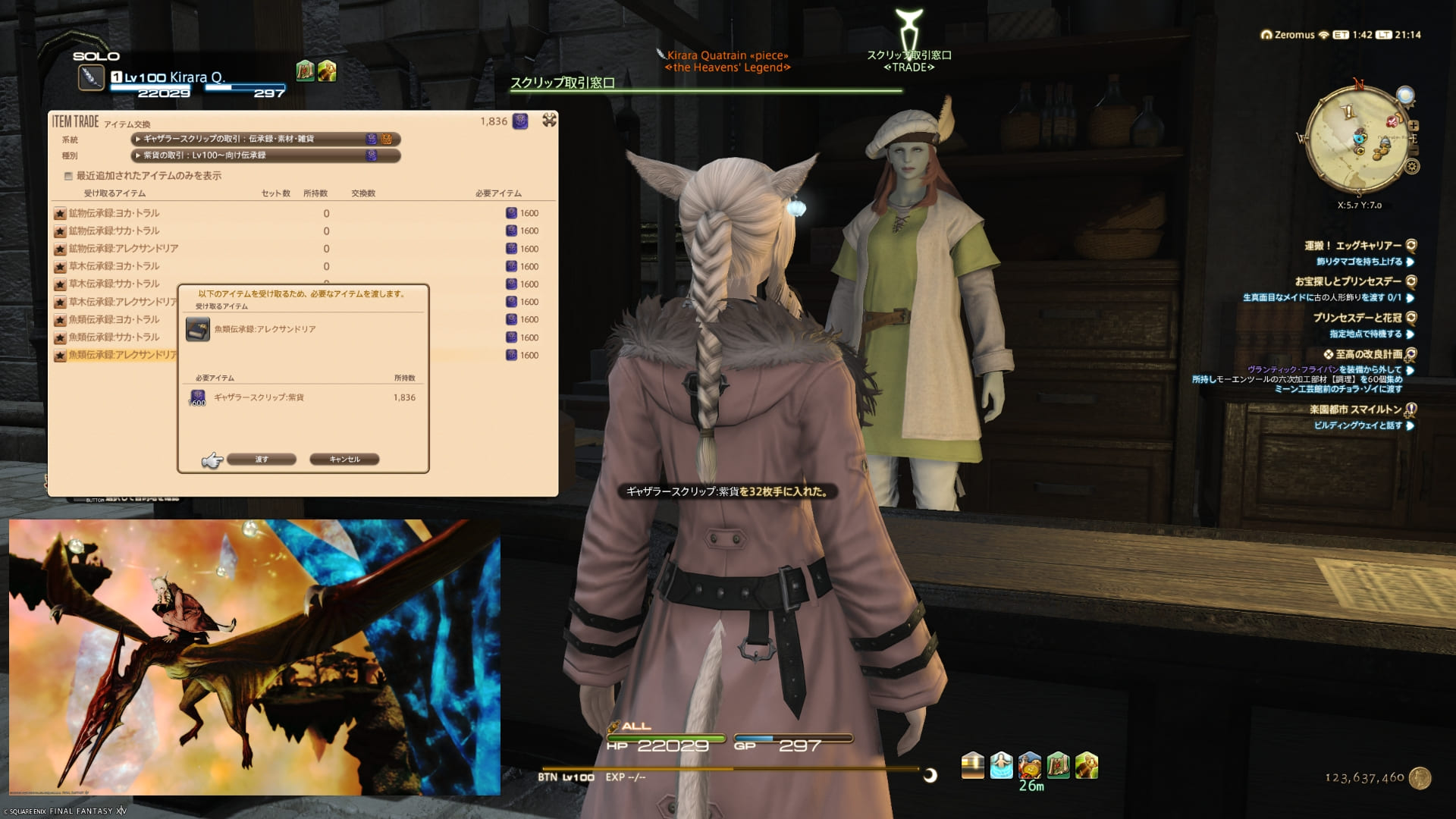This screenshot has height=819, width=1456.
Task: Click the 渡す hand-over button
Action: pos(262,459)
